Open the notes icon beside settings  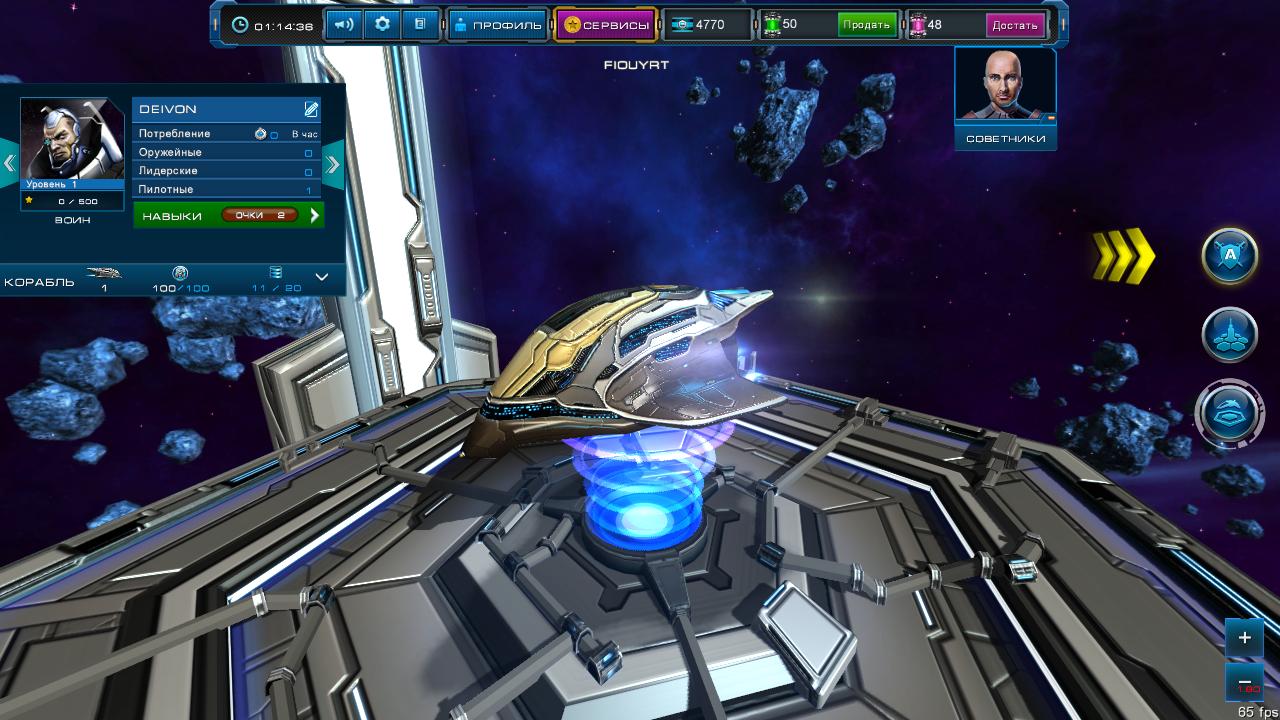coord(420,25)
